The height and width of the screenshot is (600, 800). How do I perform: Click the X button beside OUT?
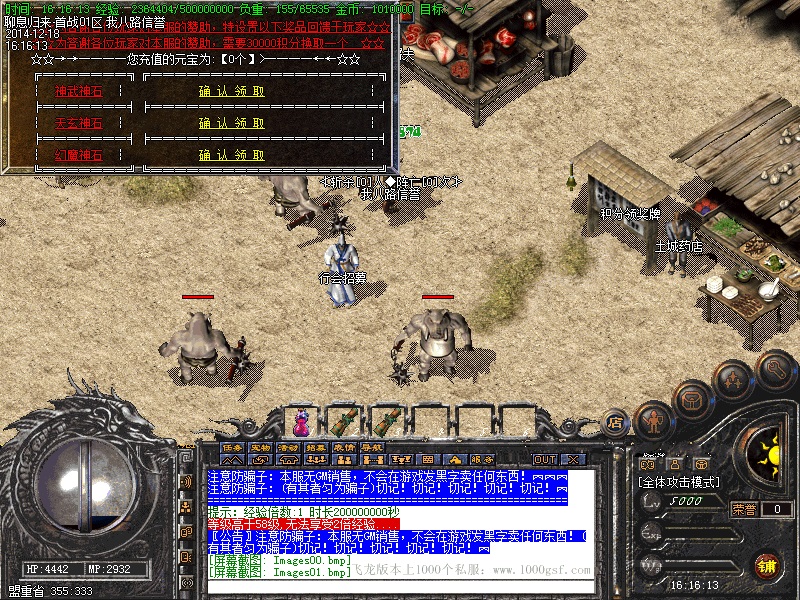570,459
